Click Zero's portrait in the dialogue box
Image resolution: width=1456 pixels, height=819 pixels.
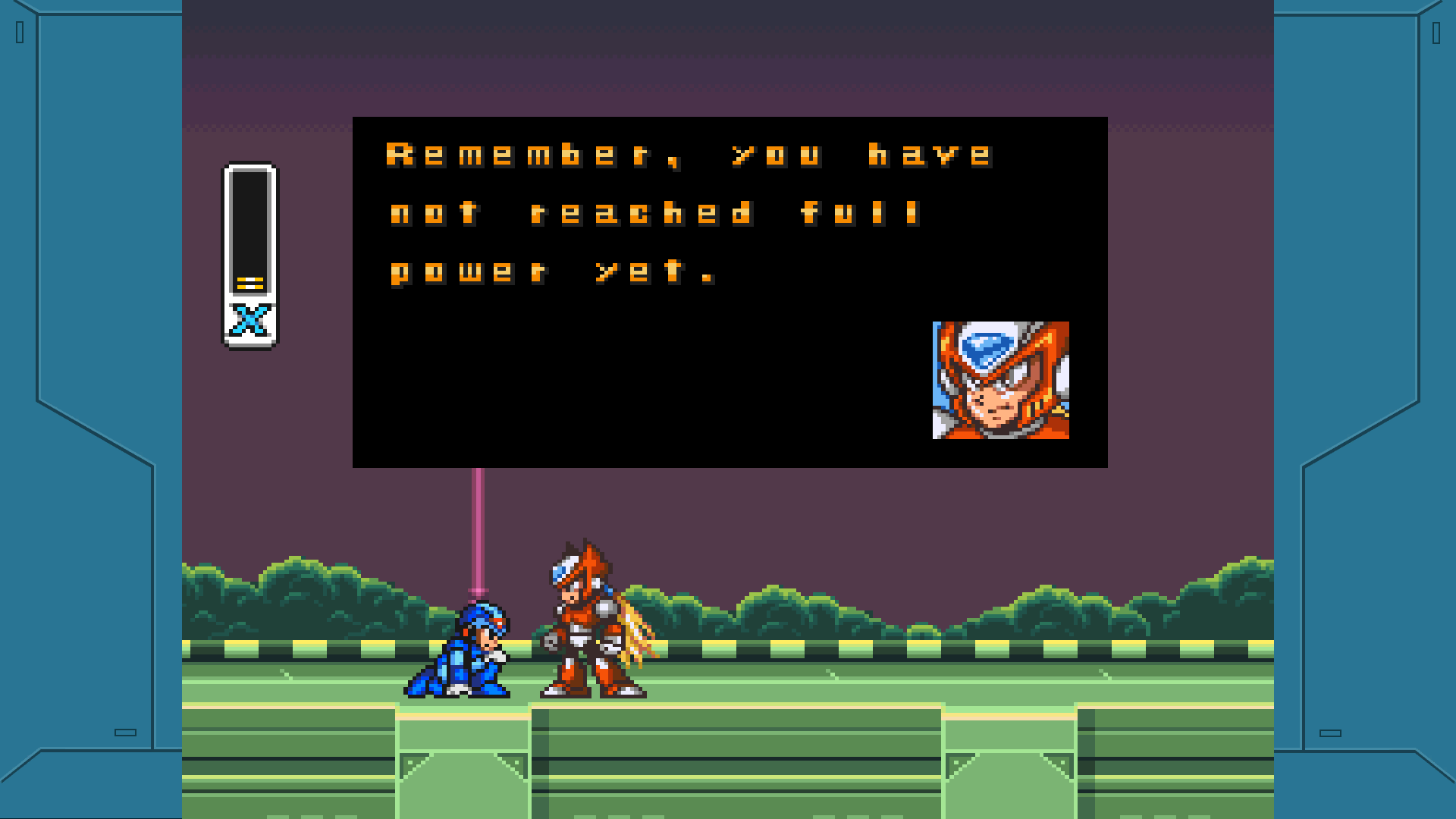(999, 380)
